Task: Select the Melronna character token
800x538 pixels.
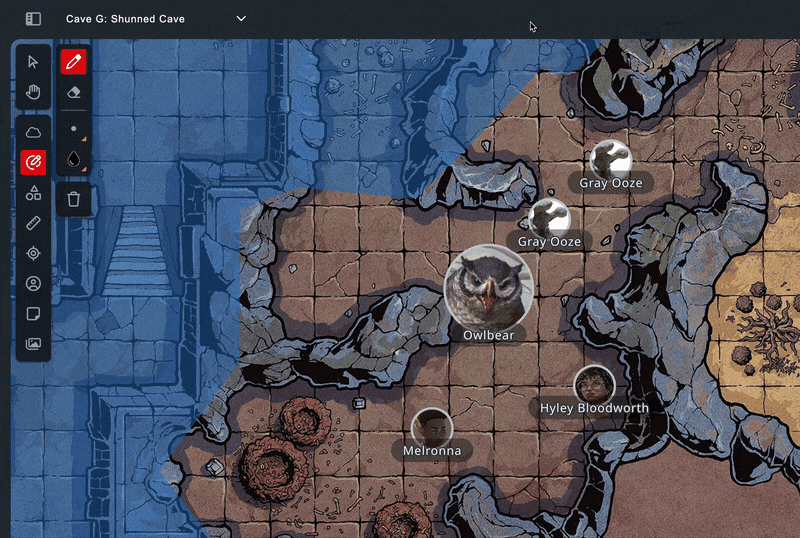Action: (432, 427)
